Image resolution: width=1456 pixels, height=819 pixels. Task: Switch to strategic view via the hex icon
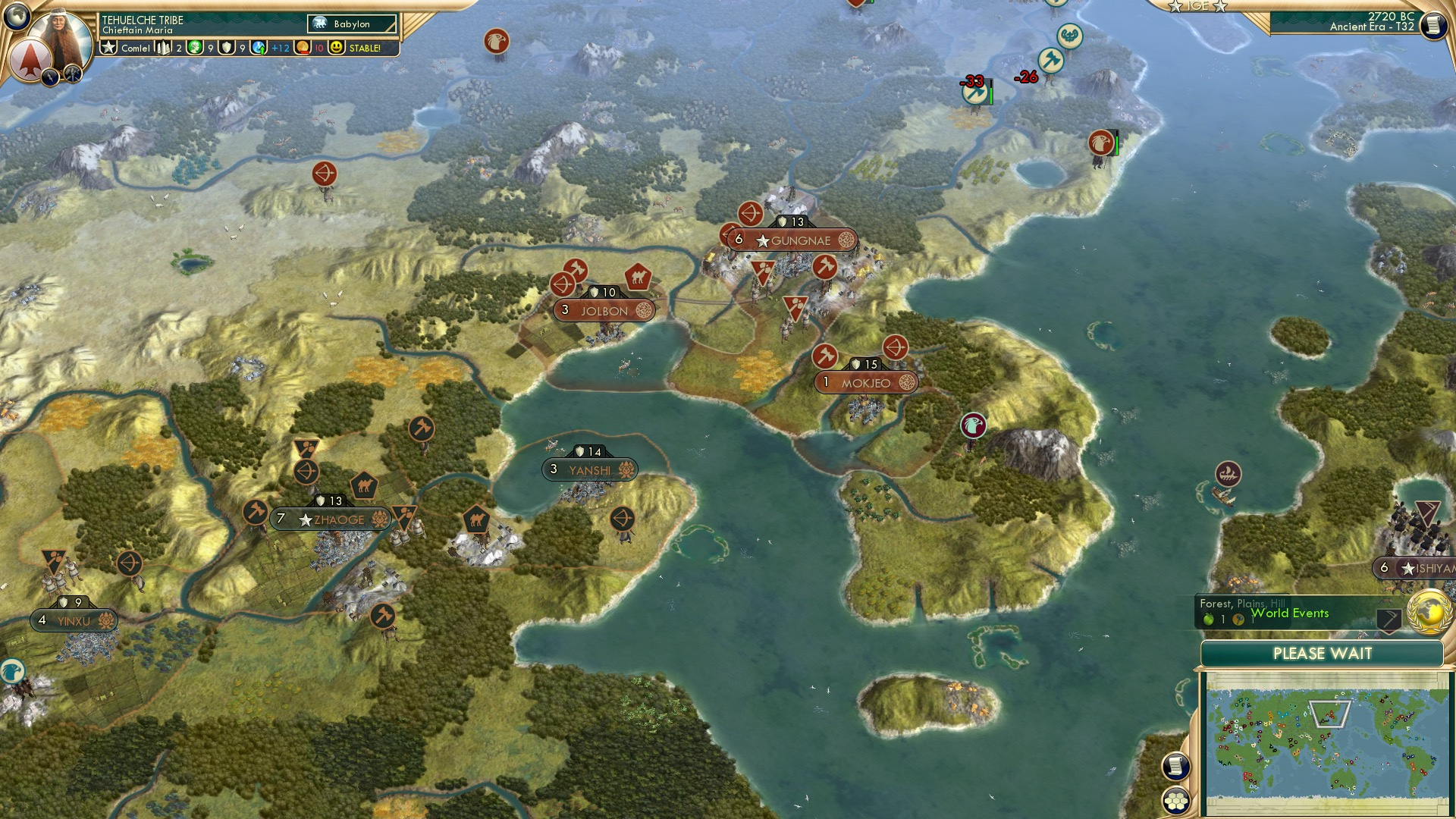point(1176,802)
